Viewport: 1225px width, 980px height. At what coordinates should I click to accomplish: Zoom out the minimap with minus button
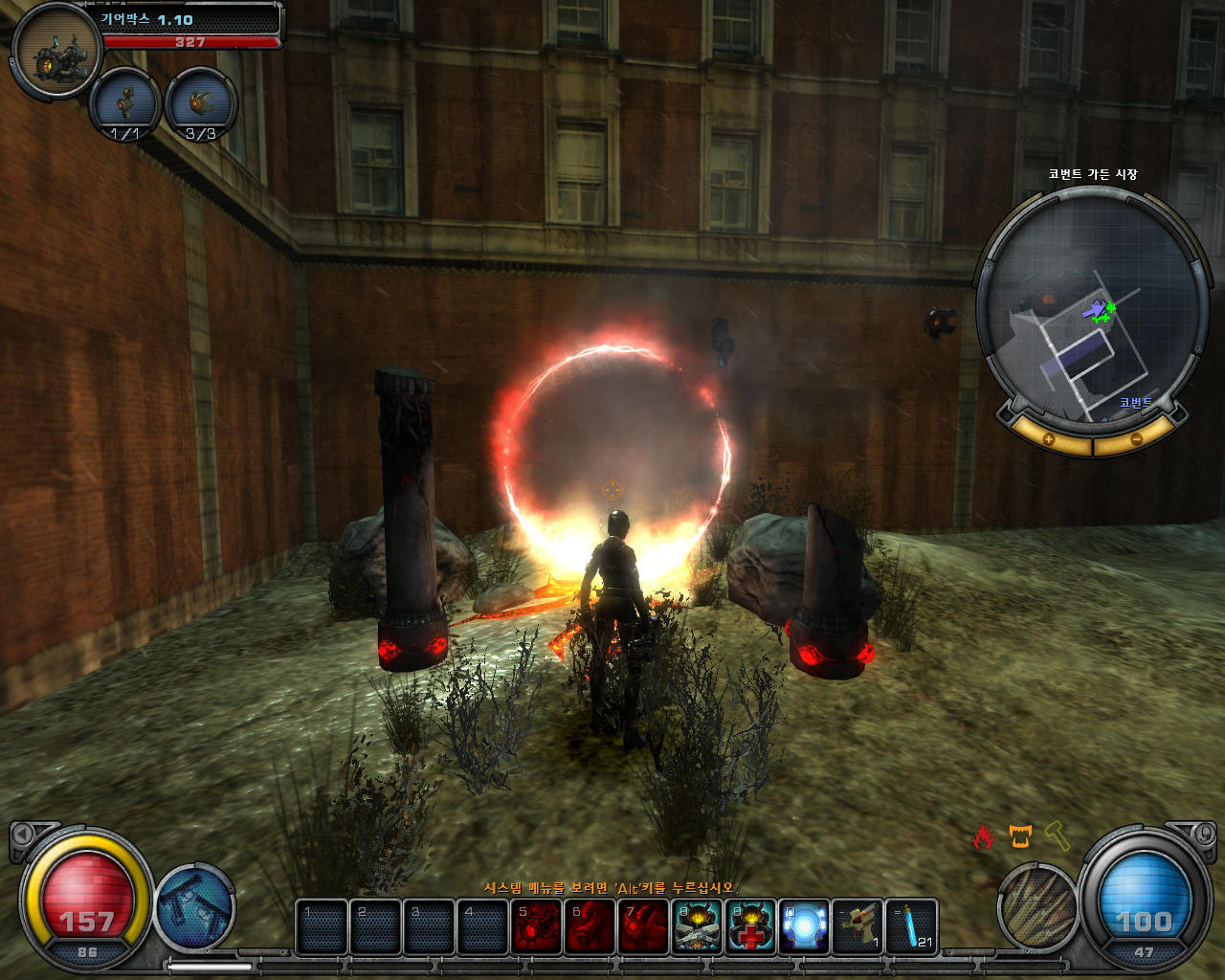1136,439
